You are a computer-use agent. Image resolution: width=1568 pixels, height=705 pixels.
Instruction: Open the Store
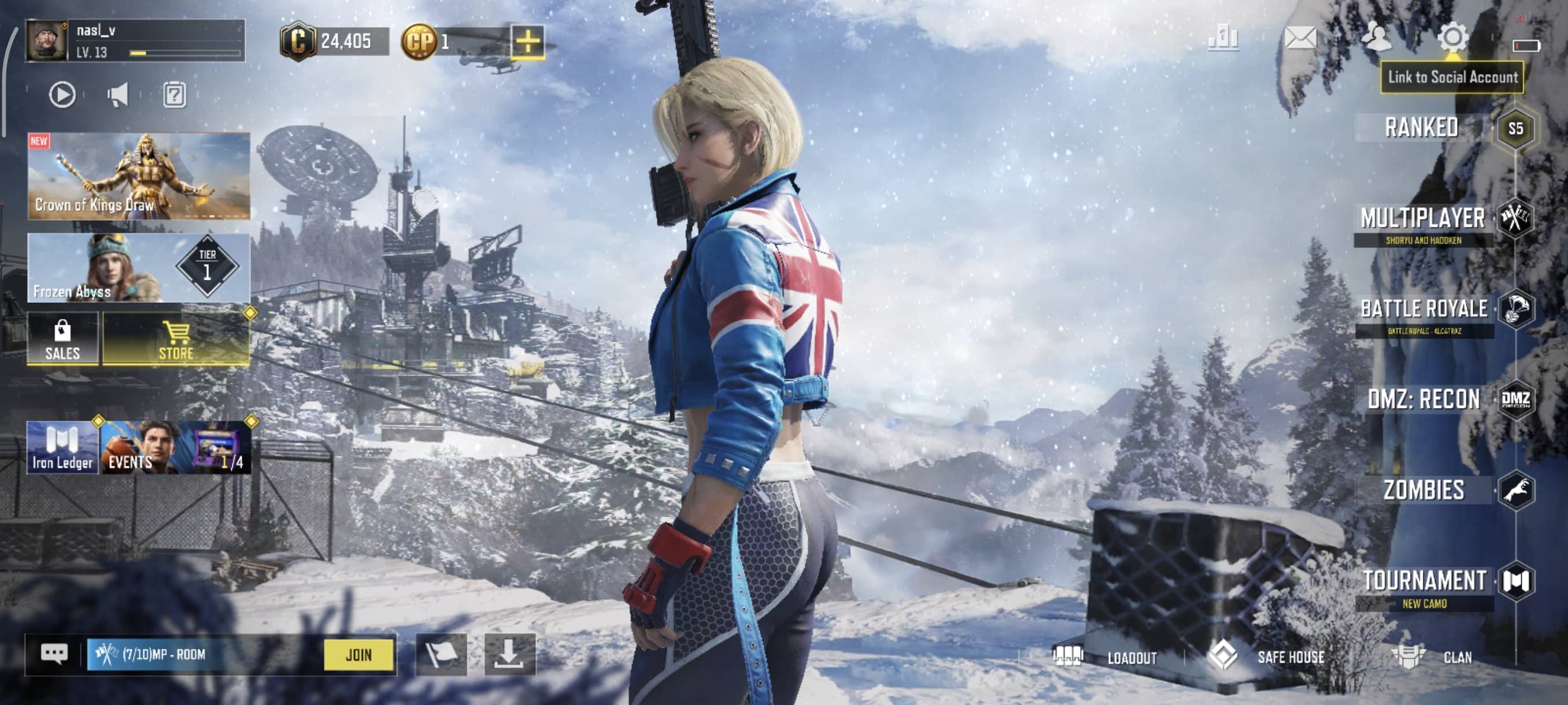[176, 339]
